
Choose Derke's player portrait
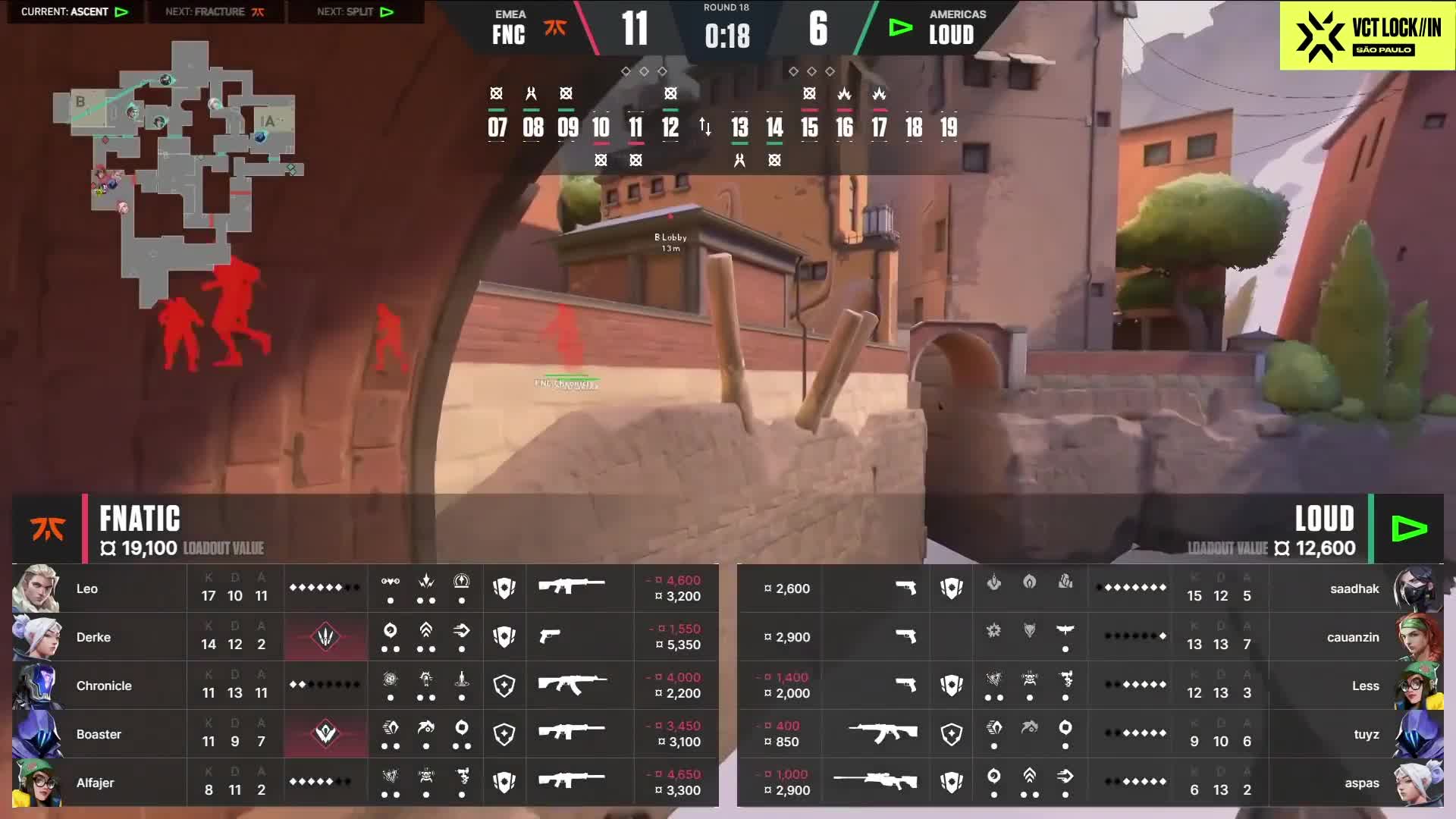(36, 637)
